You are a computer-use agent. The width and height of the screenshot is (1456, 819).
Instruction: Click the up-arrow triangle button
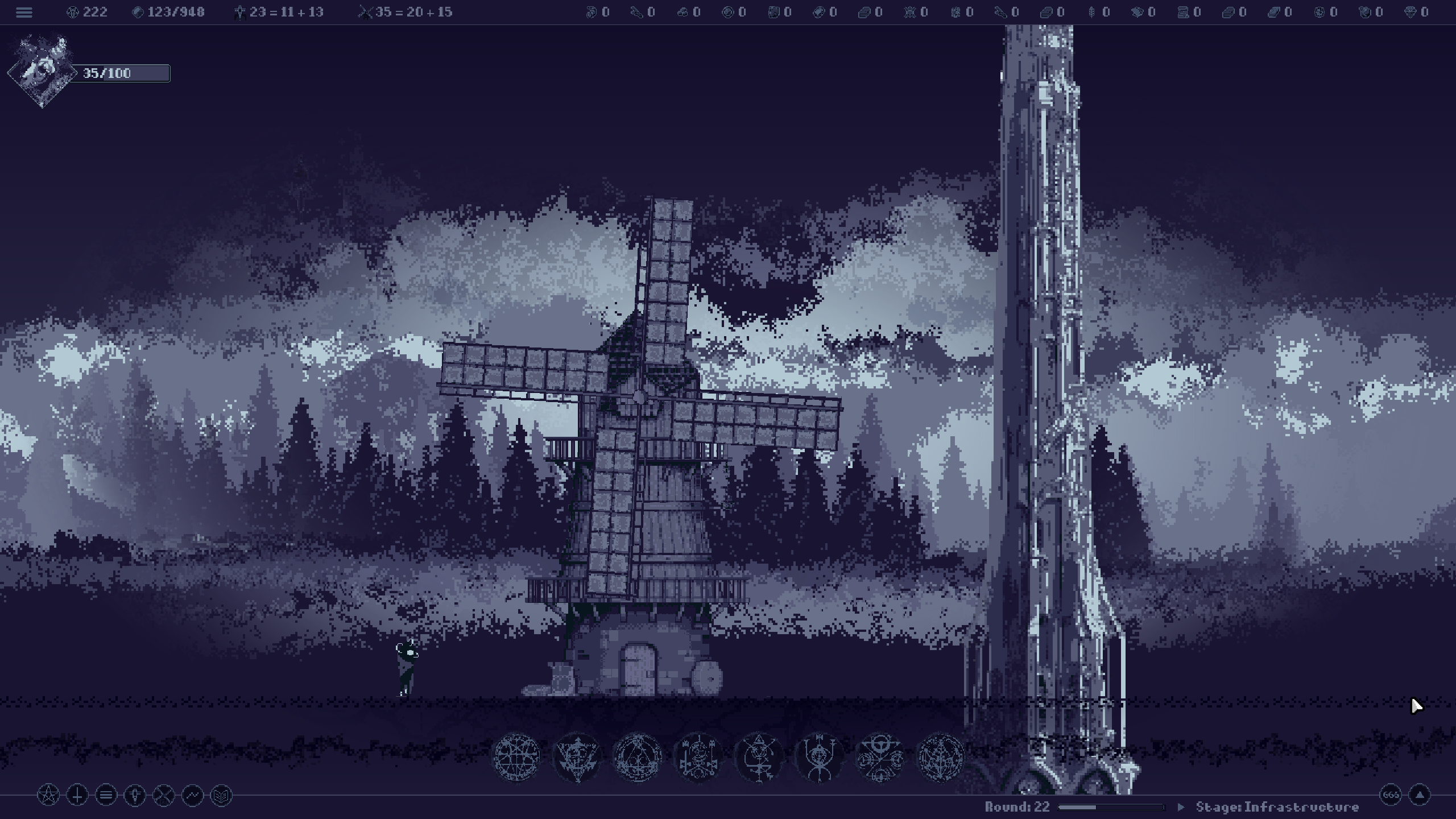point(1420,795)
